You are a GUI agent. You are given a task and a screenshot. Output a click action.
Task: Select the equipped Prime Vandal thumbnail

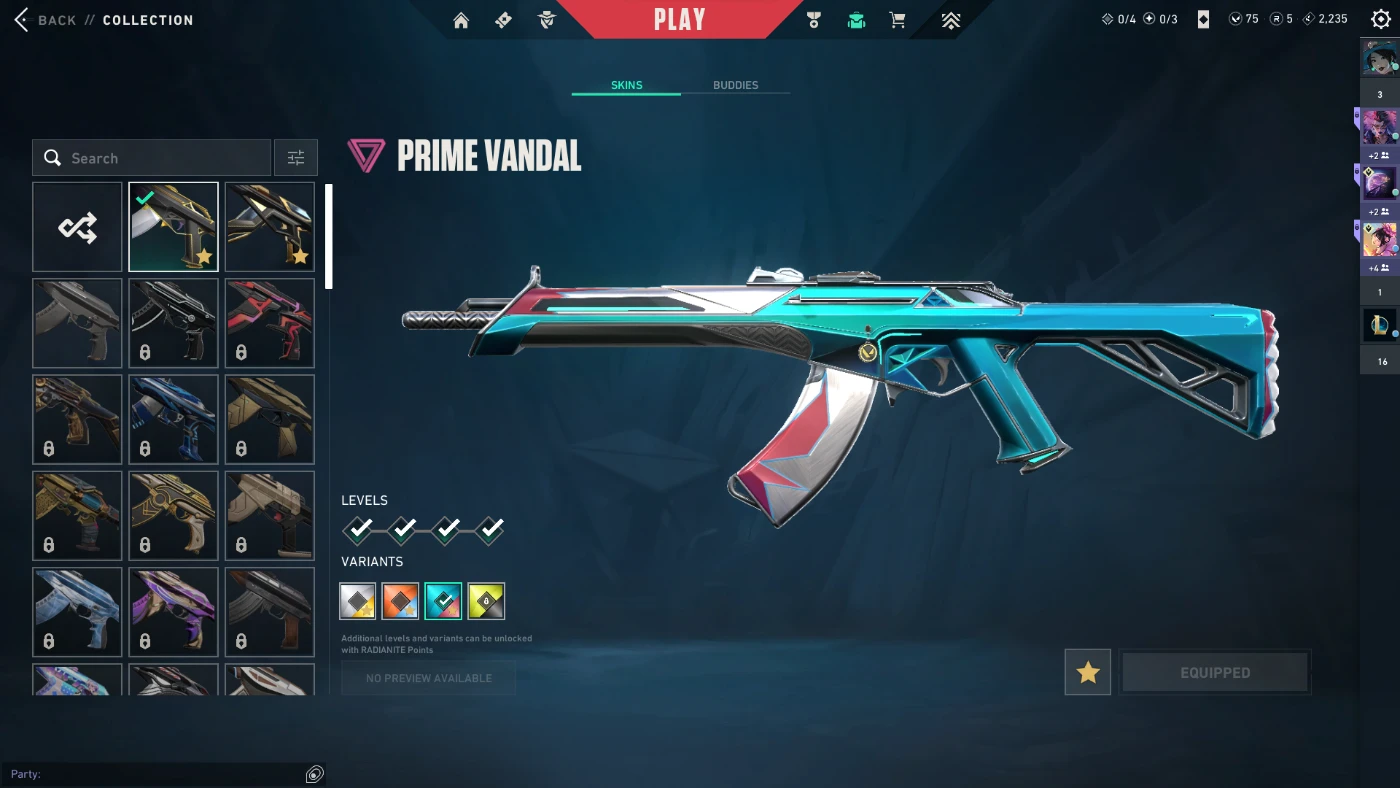173,227
